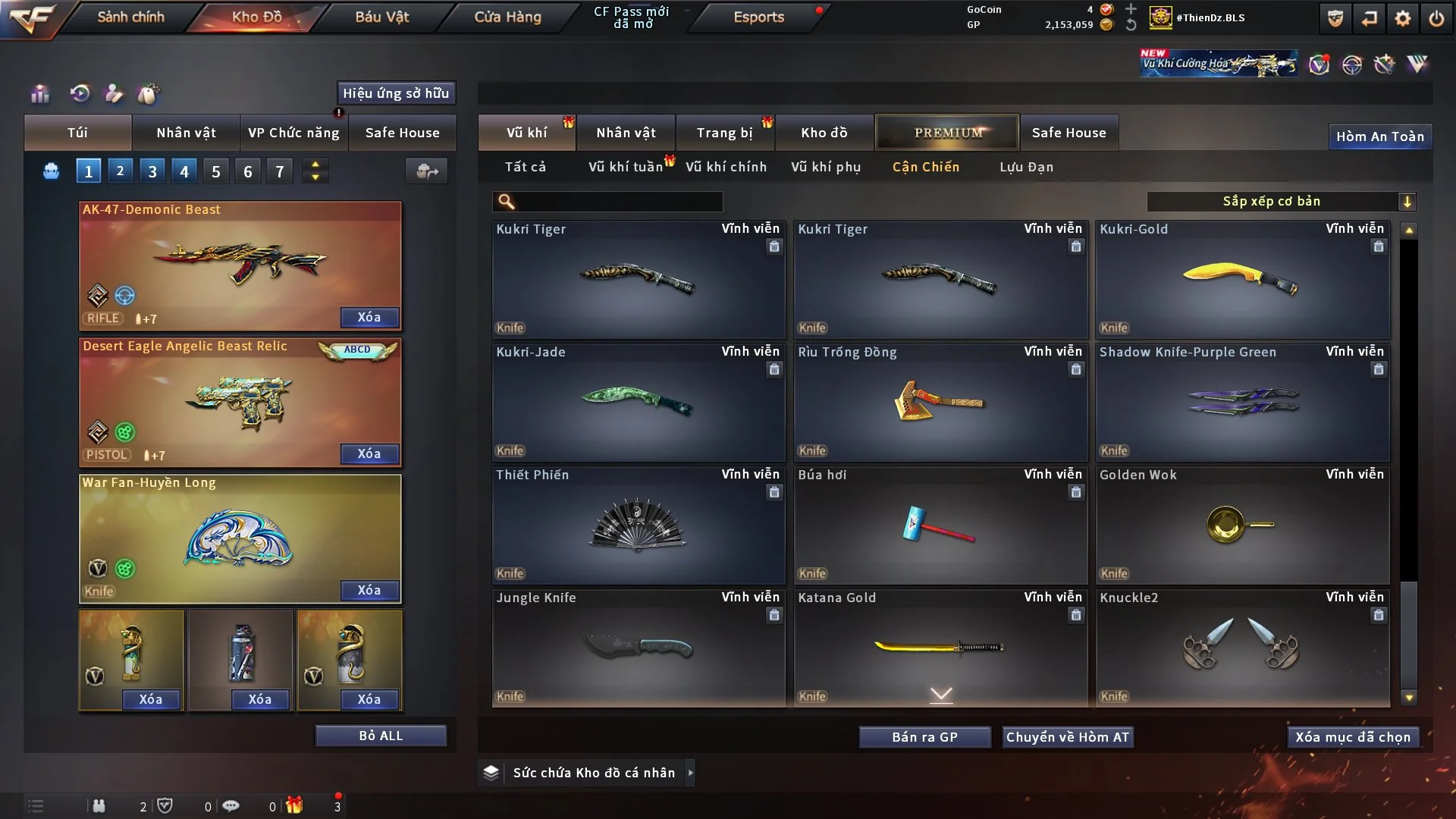The height and width of the screenshot is (819, 1456).
Task: Choose the Katana Gold item
Action: pos(940,648)
